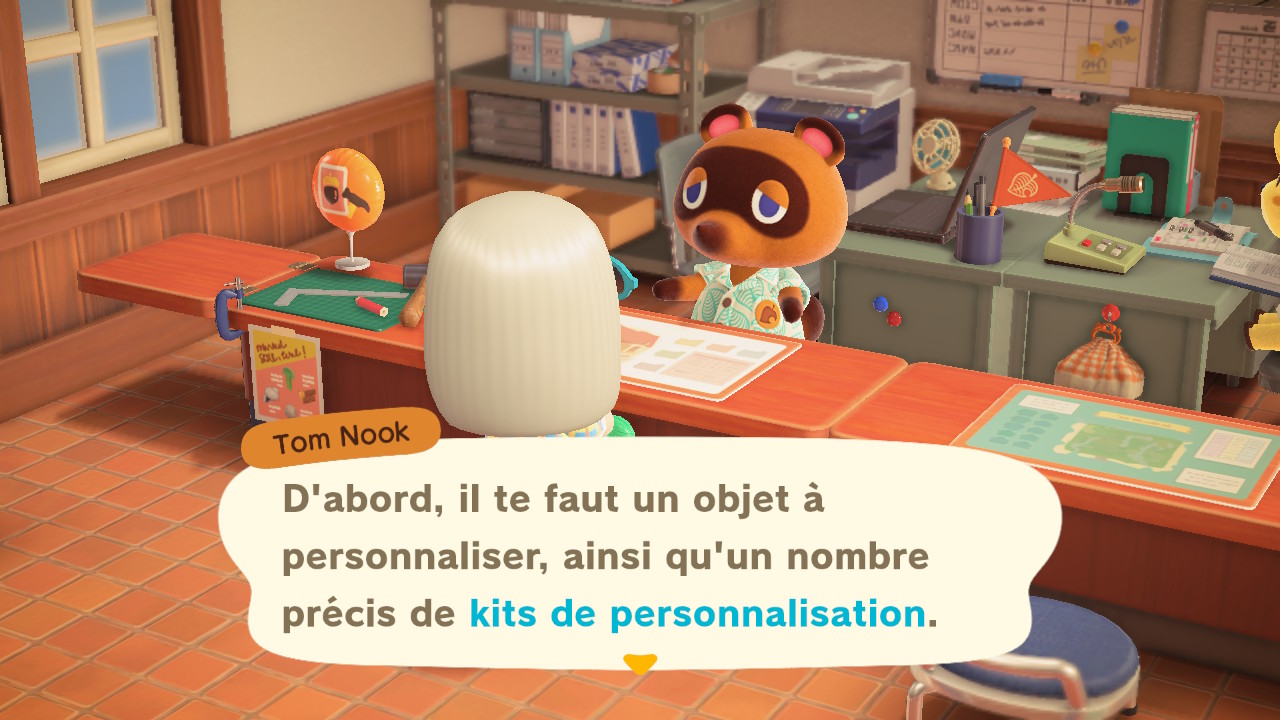Image resolution: width=1280 pixels, height=720 pixels.
Task: Toggle the blue pushpin on the cabinet
Action: point(880,303)
